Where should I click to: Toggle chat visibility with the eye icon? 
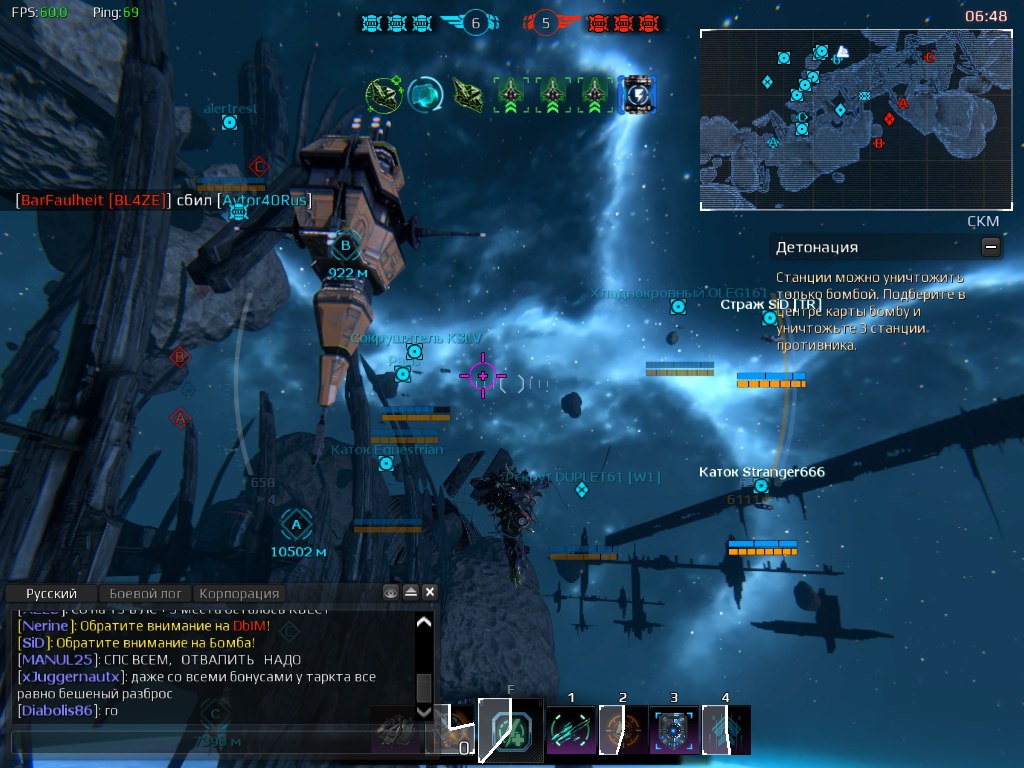392,593
